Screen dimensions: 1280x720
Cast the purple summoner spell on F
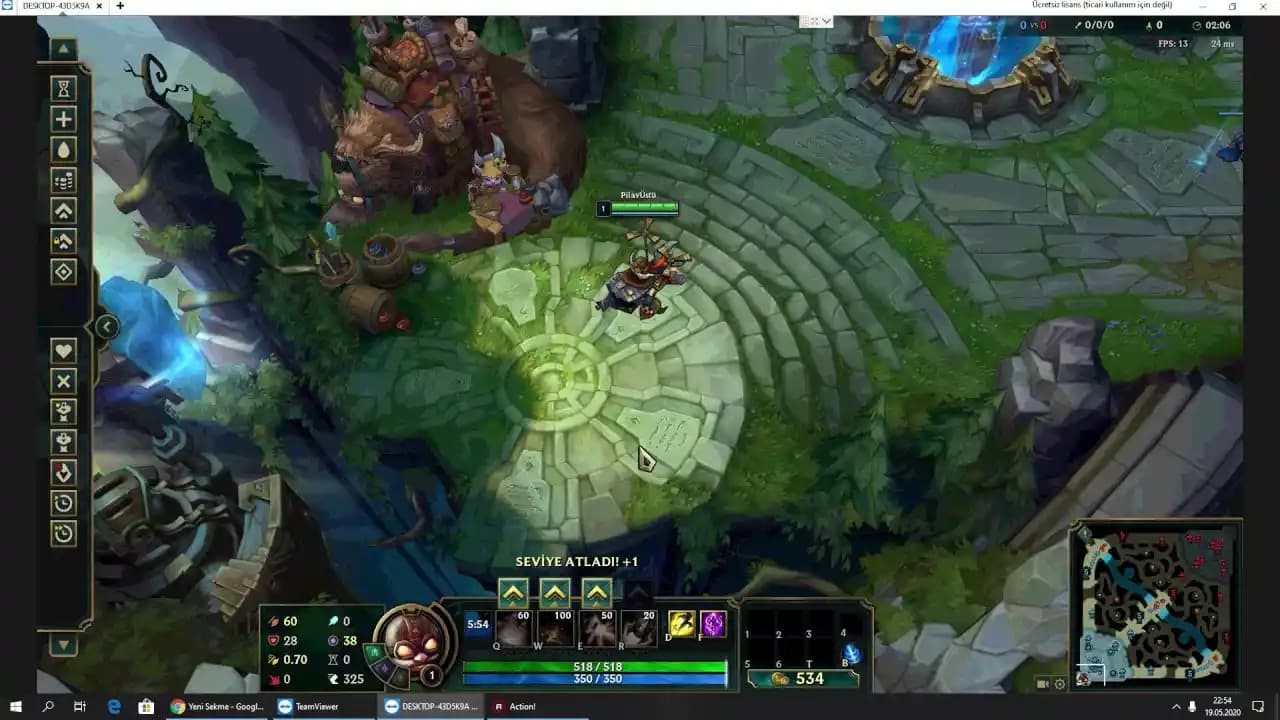pos(712,624)
